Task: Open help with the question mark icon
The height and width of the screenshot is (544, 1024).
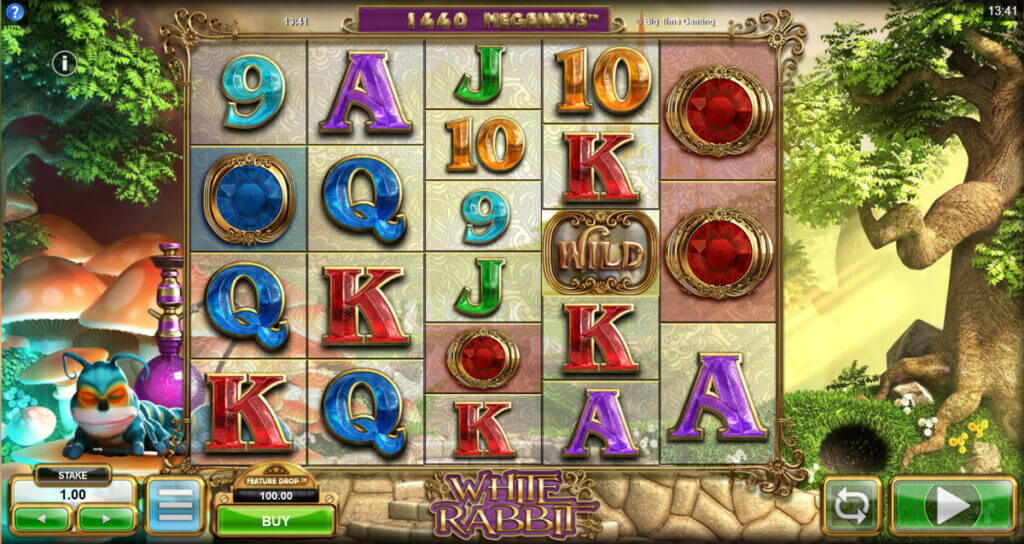Action: pyautogui.click(x=14, y=14)
